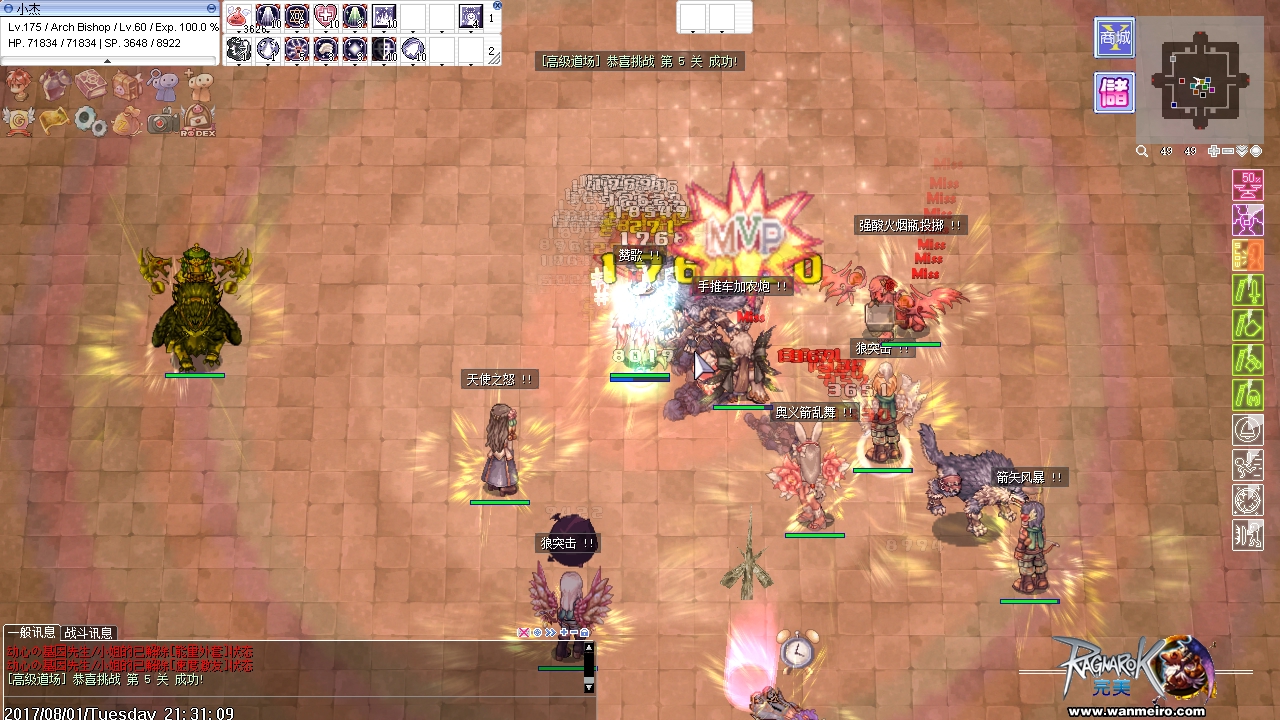Screen dimensions: 1280x720
Task: Close the skill hotkey bar
Action: tap(497, 5)
